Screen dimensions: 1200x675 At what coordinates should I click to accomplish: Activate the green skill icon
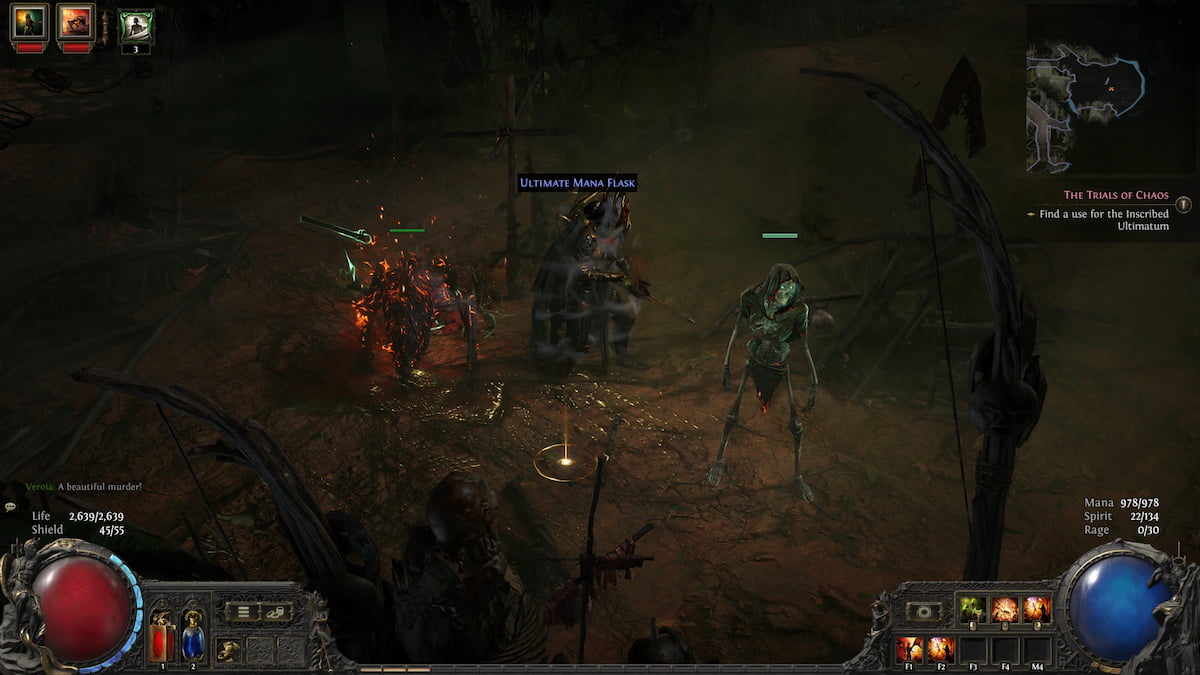pos(972,609)
